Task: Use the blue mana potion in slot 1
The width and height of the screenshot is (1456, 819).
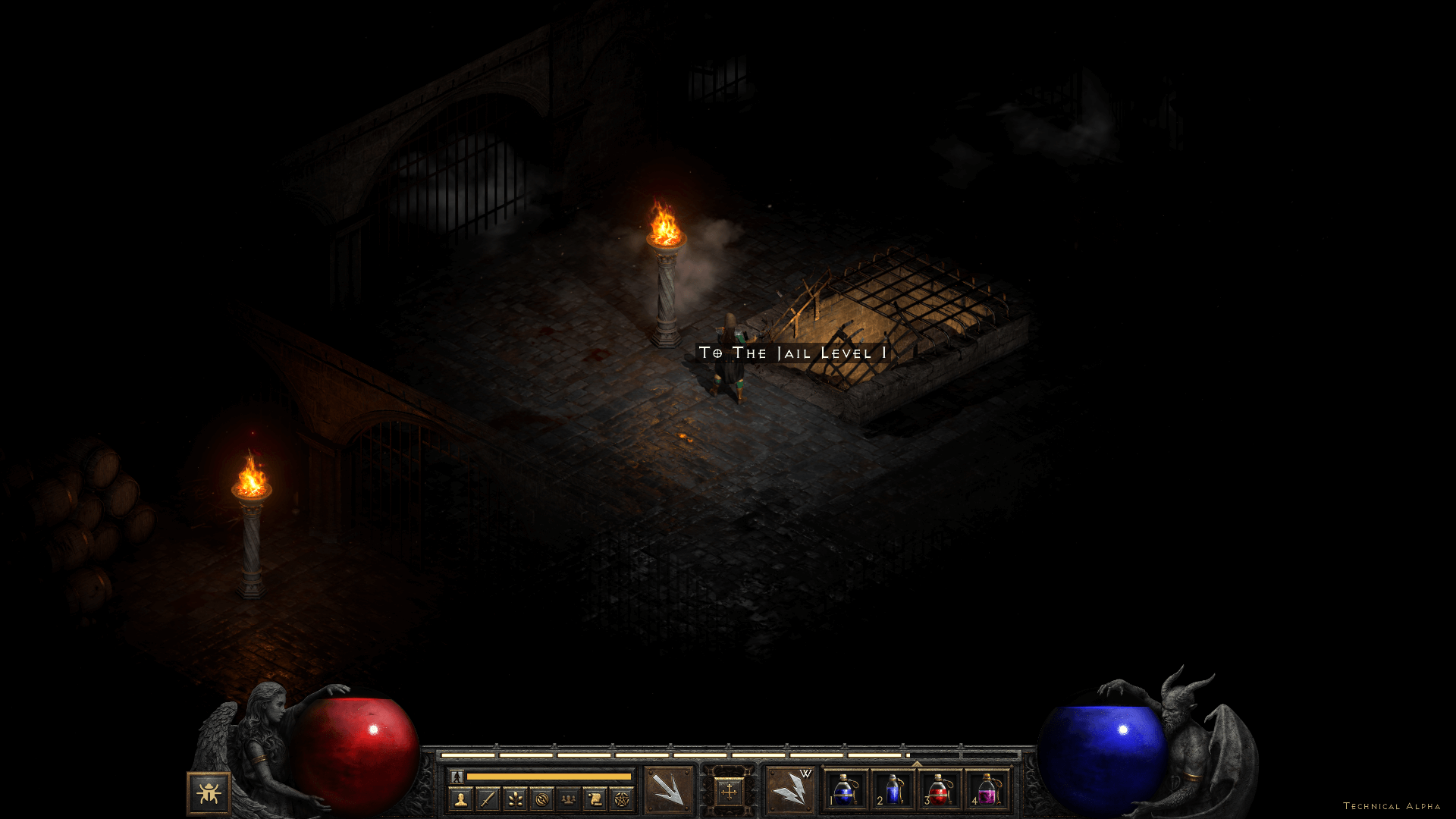Action: (845, 790)
